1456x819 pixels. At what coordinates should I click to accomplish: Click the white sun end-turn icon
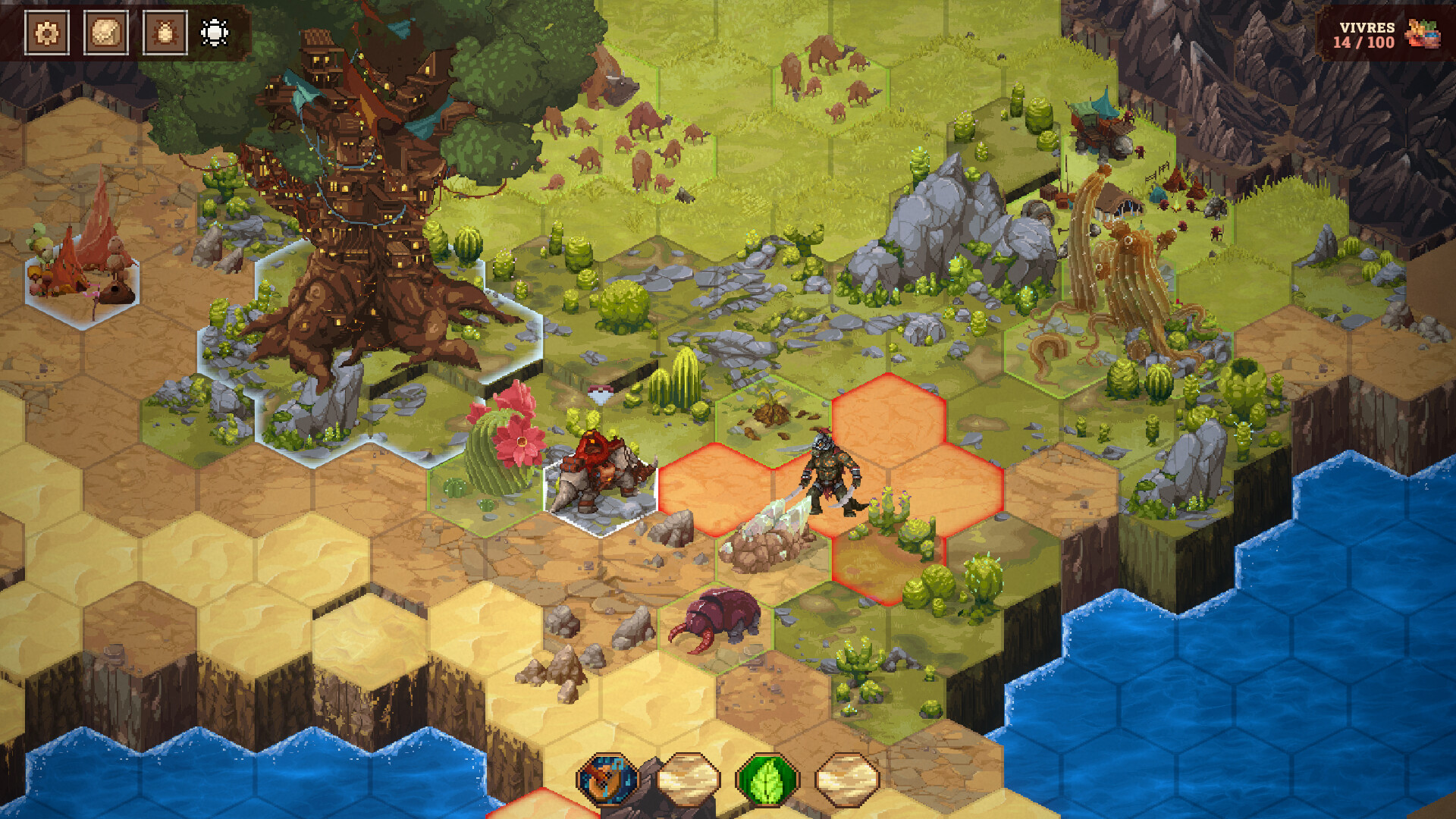213,32
